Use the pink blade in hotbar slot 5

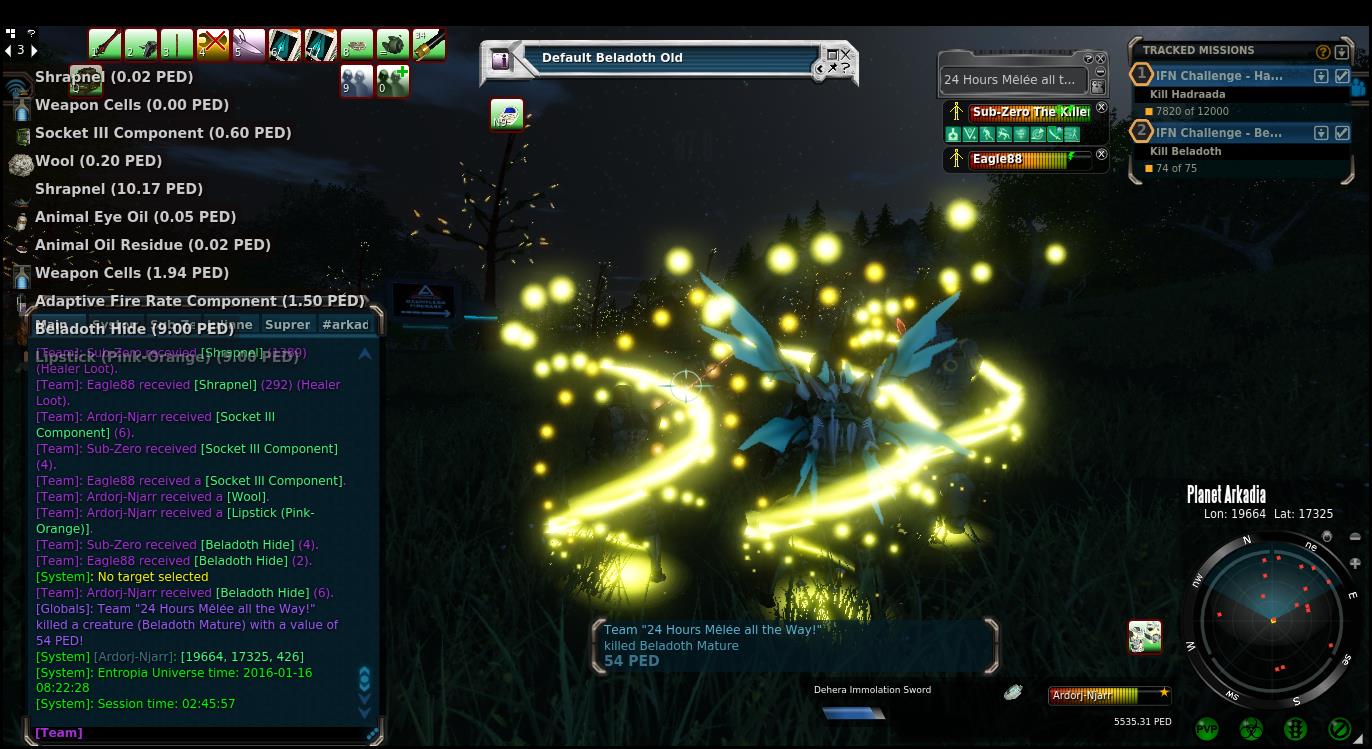[248, 44]
